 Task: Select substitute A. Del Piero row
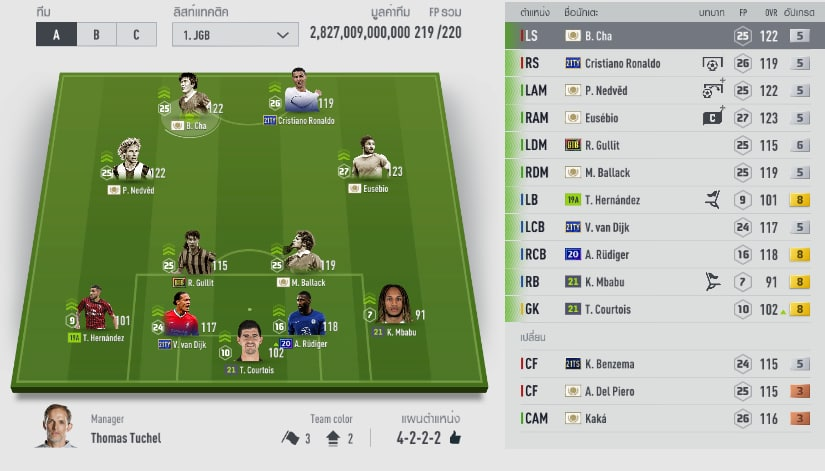664,391
